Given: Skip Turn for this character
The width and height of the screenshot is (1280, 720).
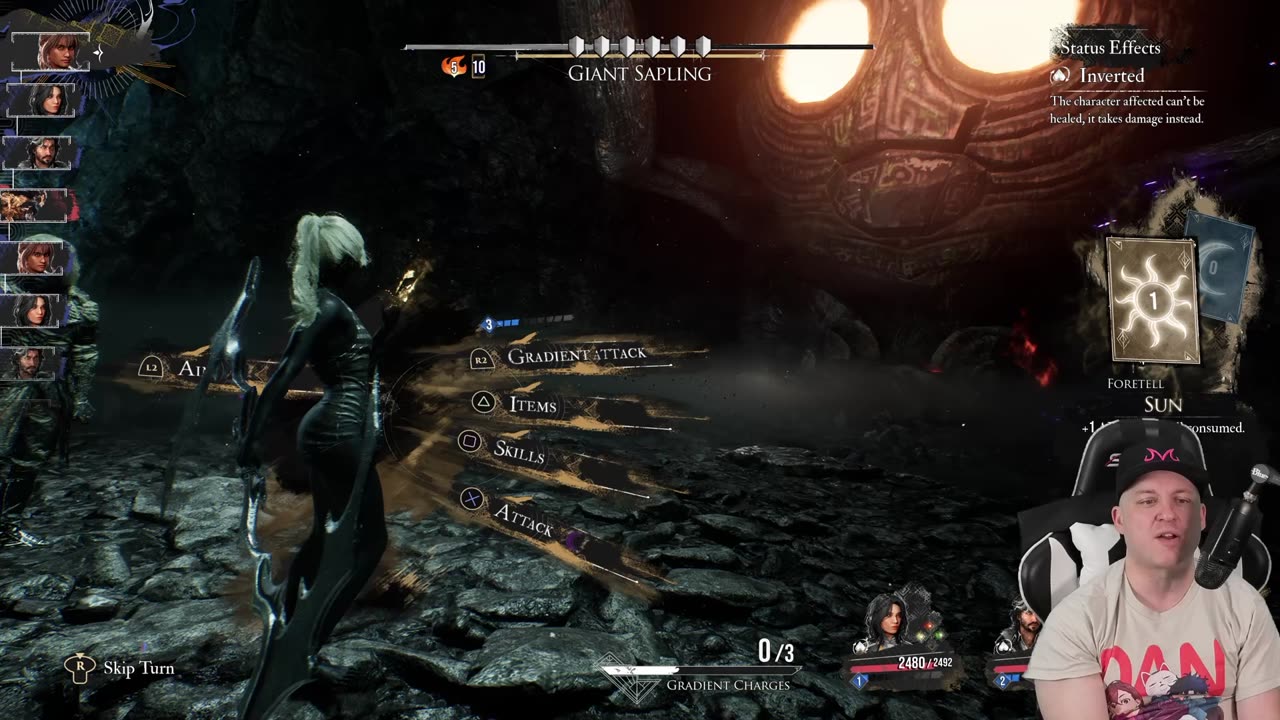Looking at the screenshot, I should 138,668.
